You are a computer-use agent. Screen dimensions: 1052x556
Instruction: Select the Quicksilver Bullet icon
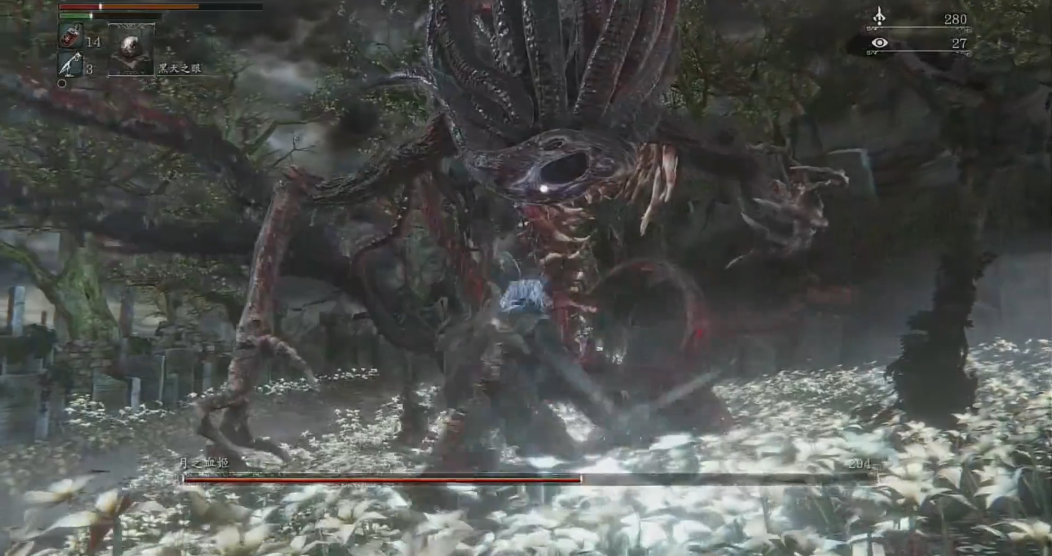tap(70, 65)
